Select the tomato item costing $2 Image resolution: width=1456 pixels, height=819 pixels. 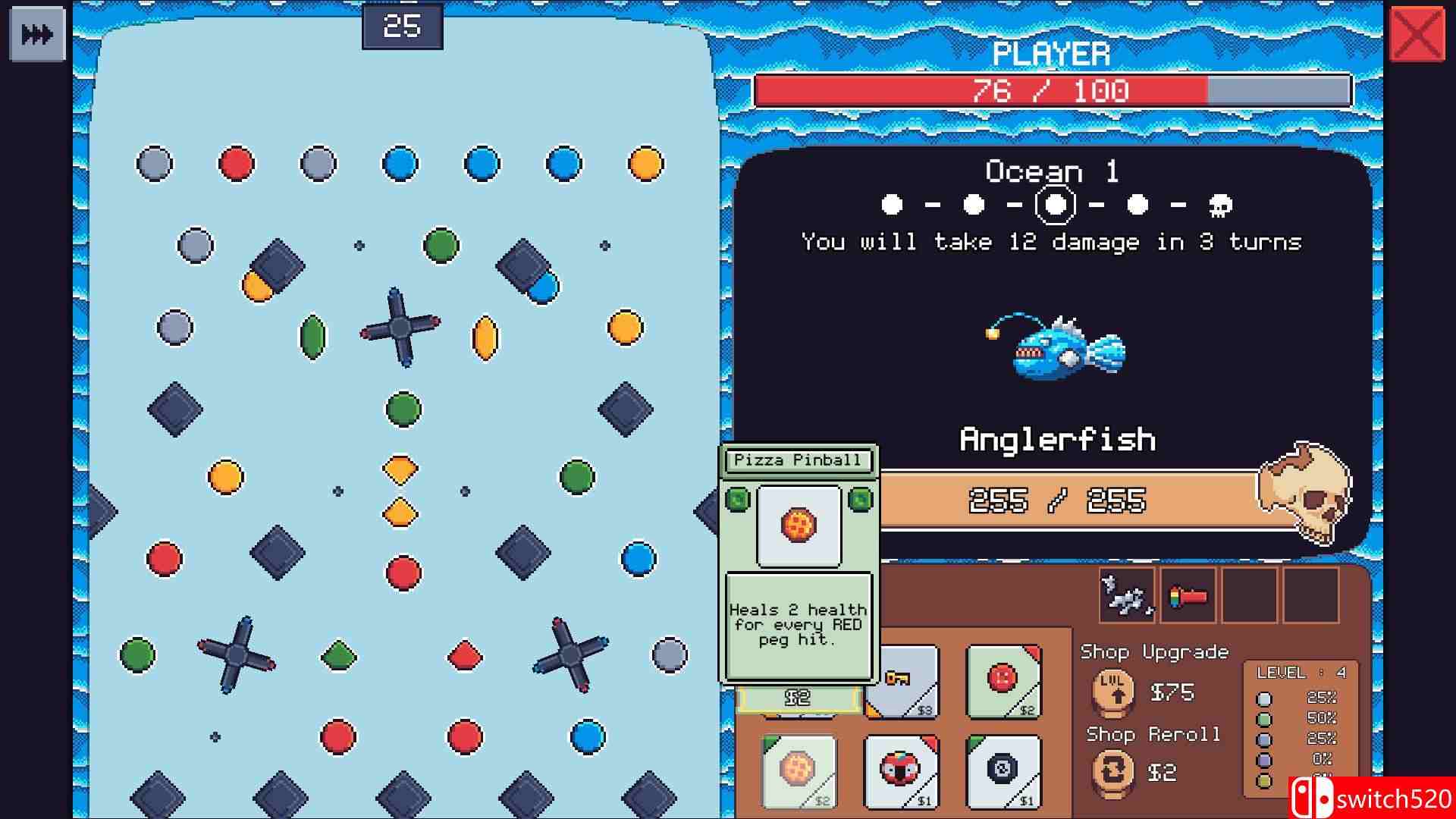(1001, 682)
